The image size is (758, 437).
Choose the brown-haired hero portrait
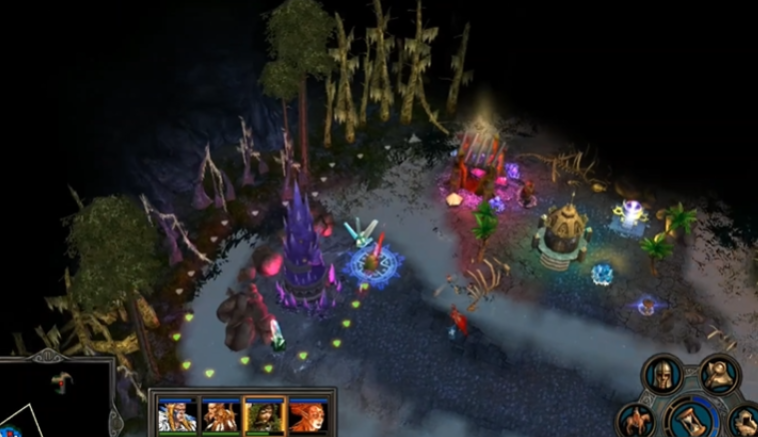pyautogui.click(x=219, y=414)
